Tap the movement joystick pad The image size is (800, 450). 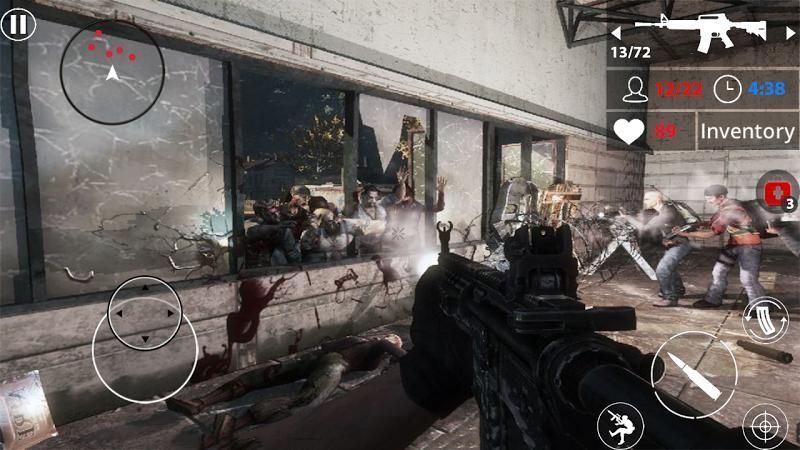tap(144, 313)
